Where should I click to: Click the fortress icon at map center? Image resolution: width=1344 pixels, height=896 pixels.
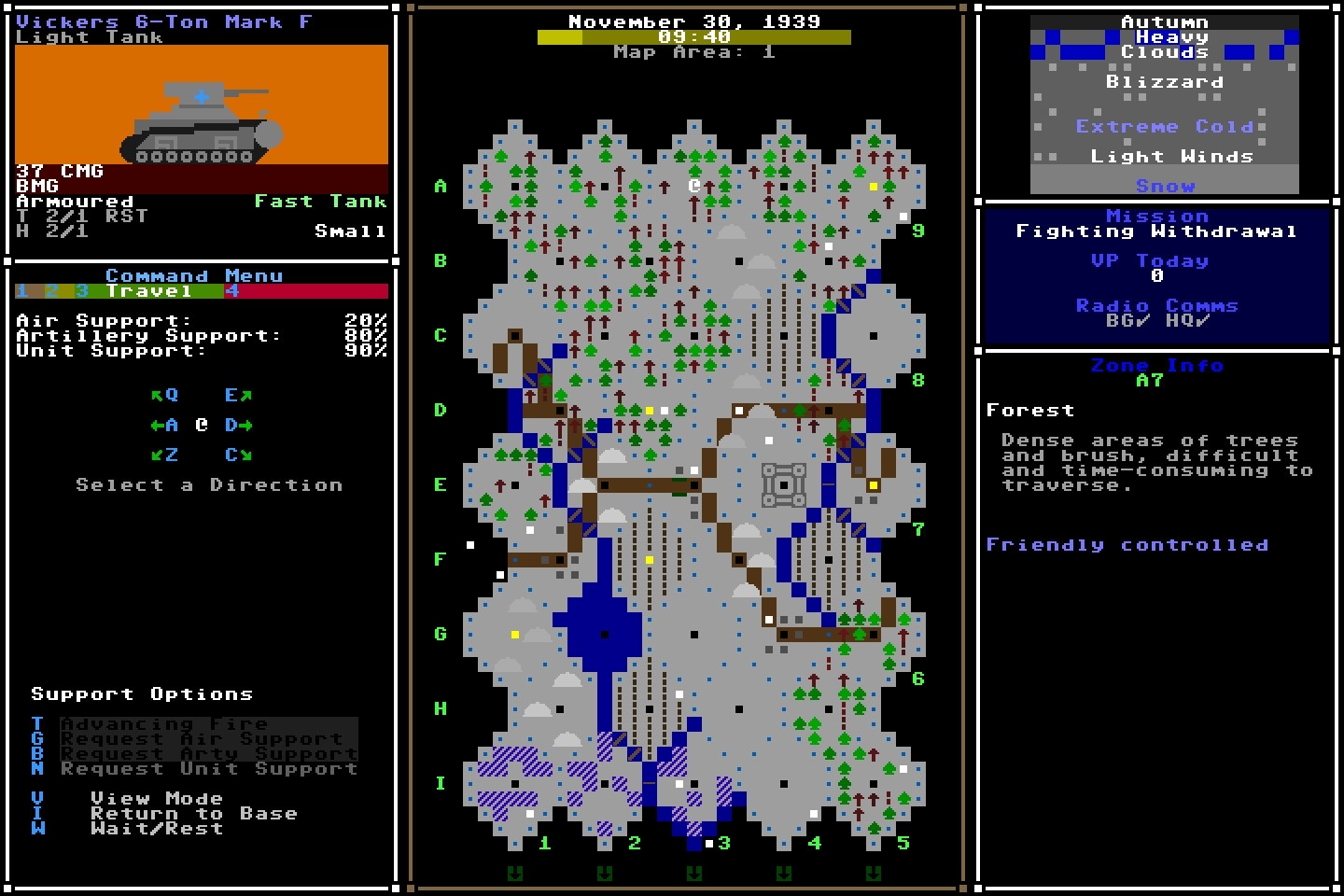[x=784, y=483]
